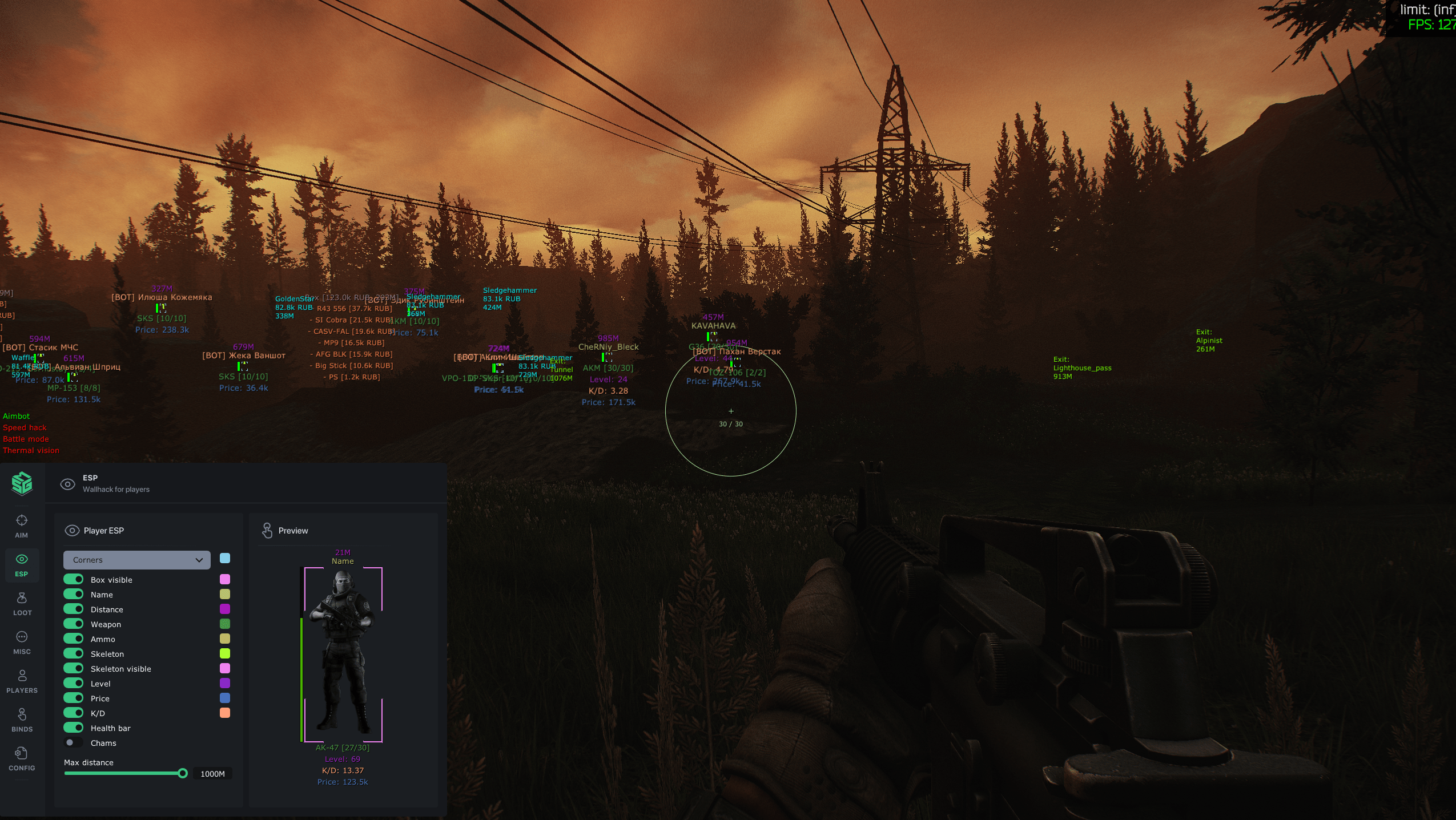Click the eye icon beside Player ESP

point(73,530)
